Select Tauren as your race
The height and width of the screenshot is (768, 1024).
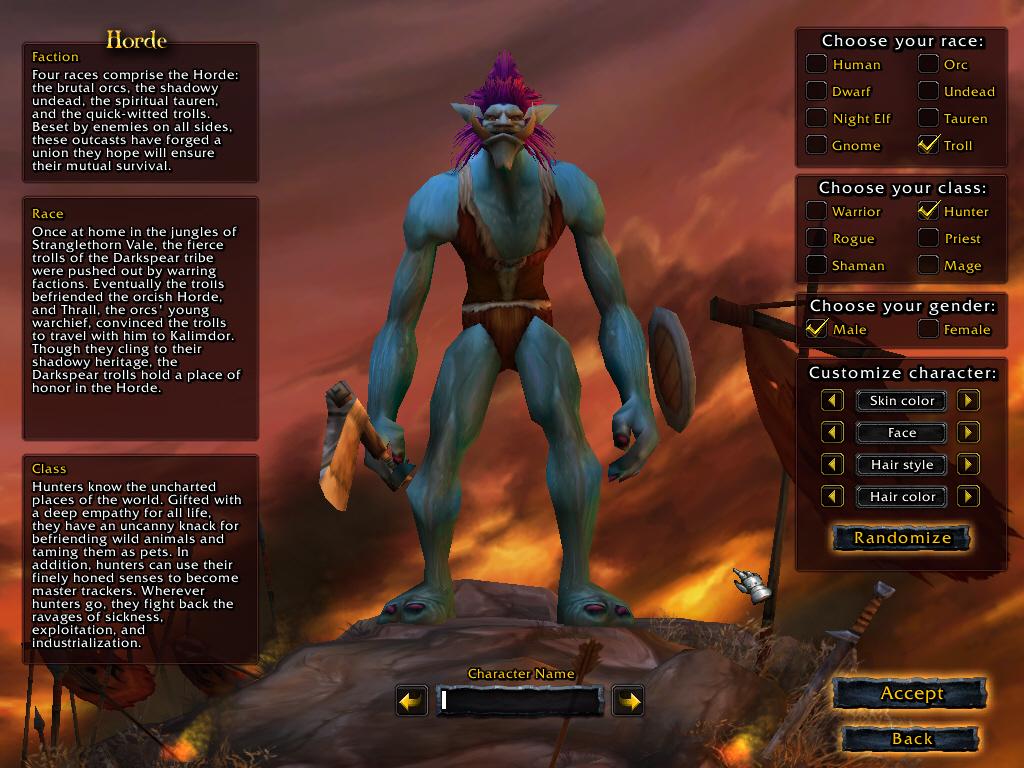(929, 118)
